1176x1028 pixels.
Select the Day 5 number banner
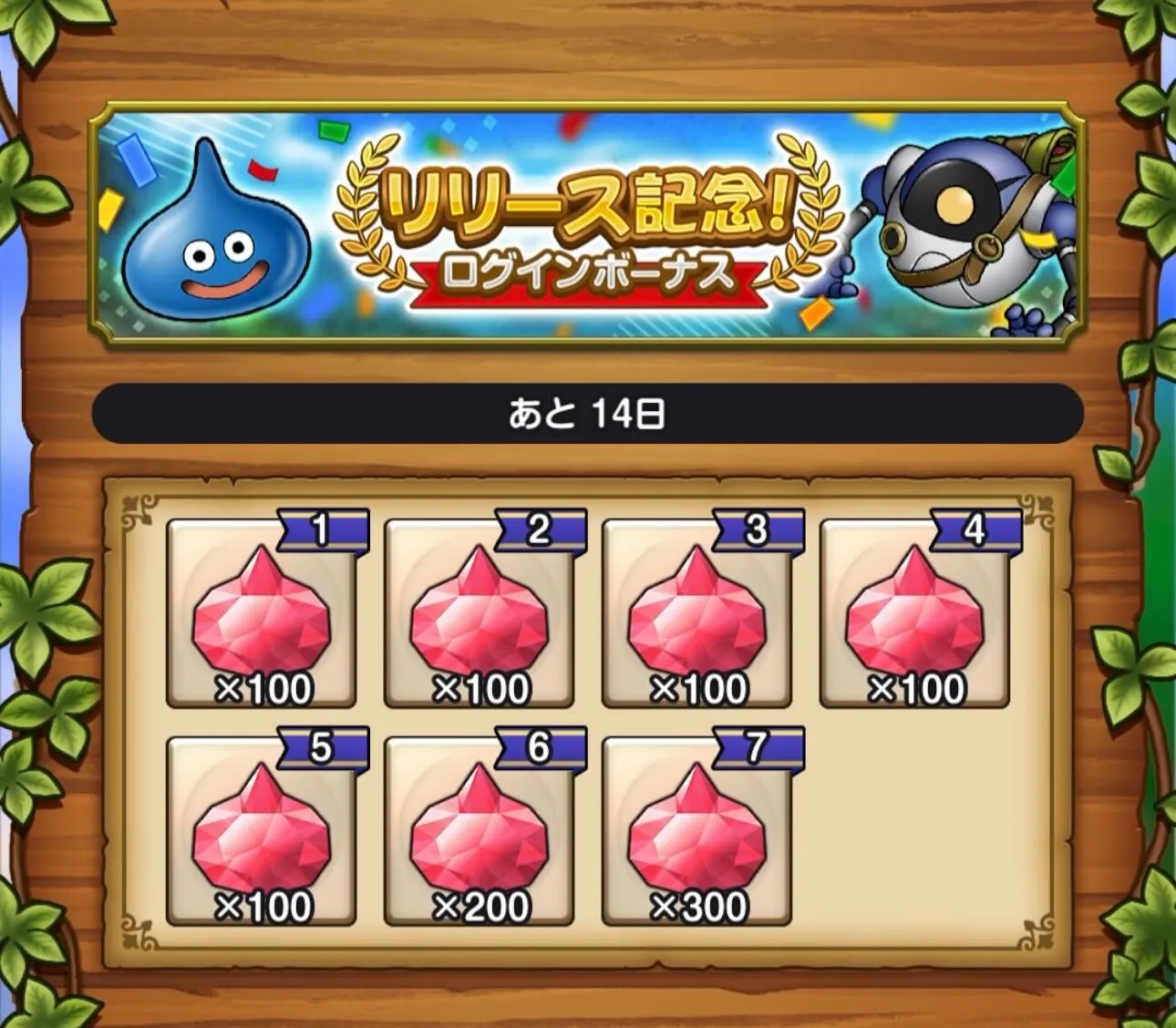319,747
